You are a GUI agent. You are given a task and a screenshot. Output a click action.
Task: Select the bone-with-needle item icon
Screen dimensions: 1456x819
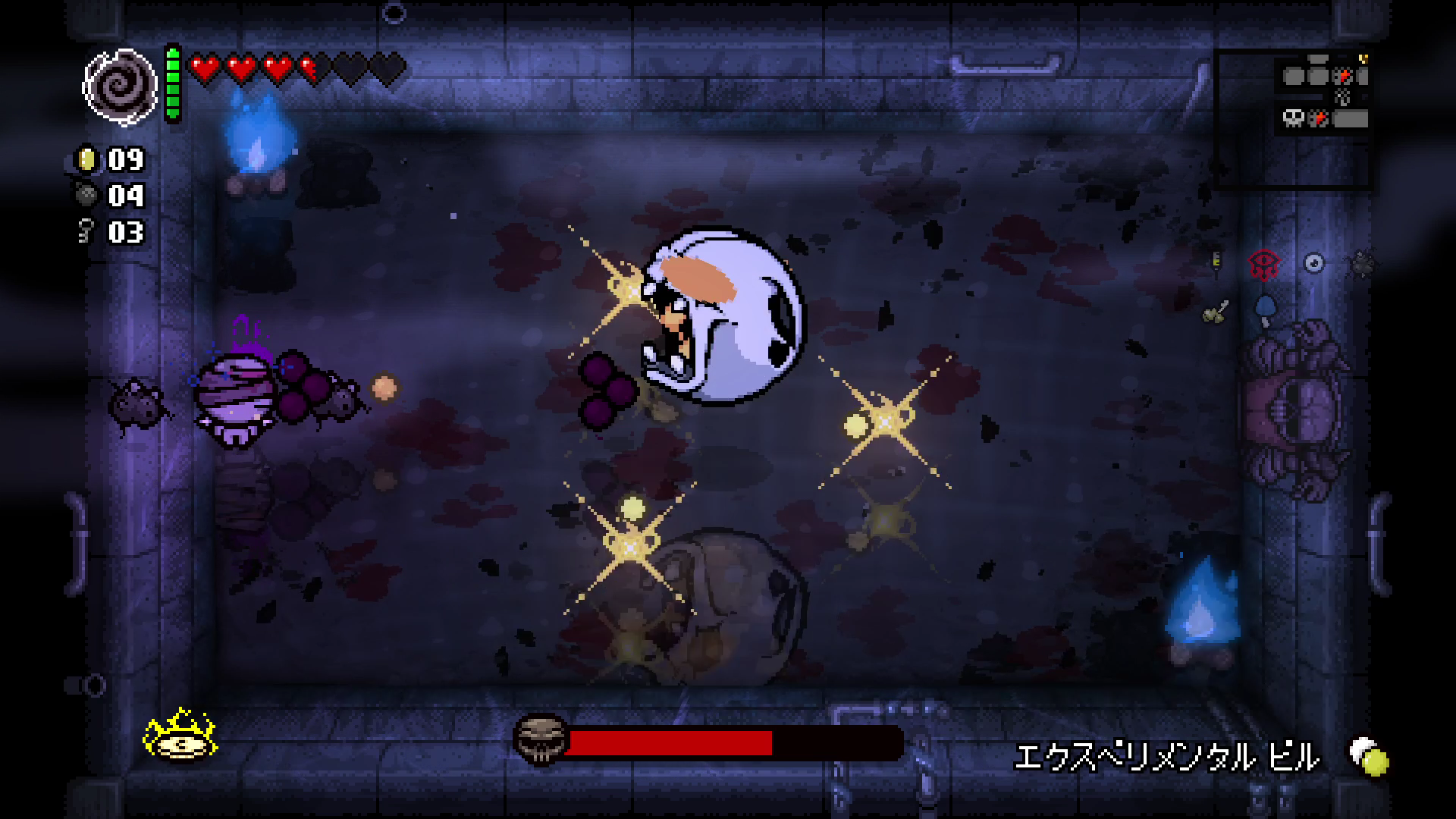click(1216, 311)
